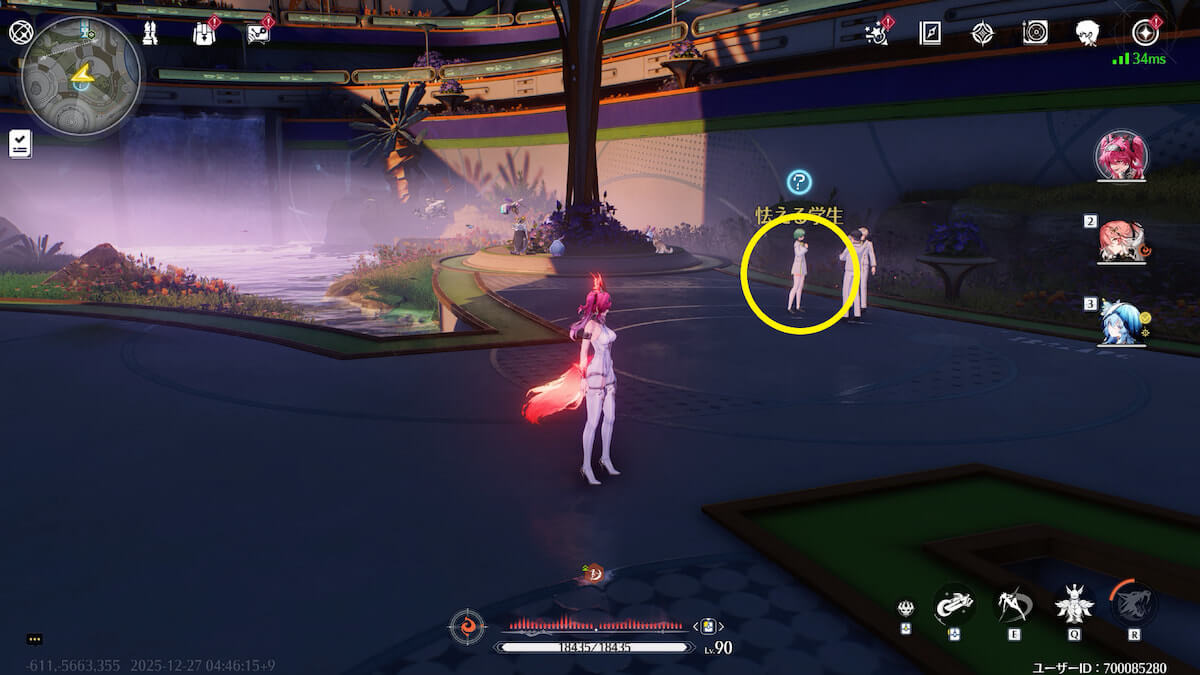Open the circled star icon with alert
This screenshot has height=675, width=1200.
1144,33
